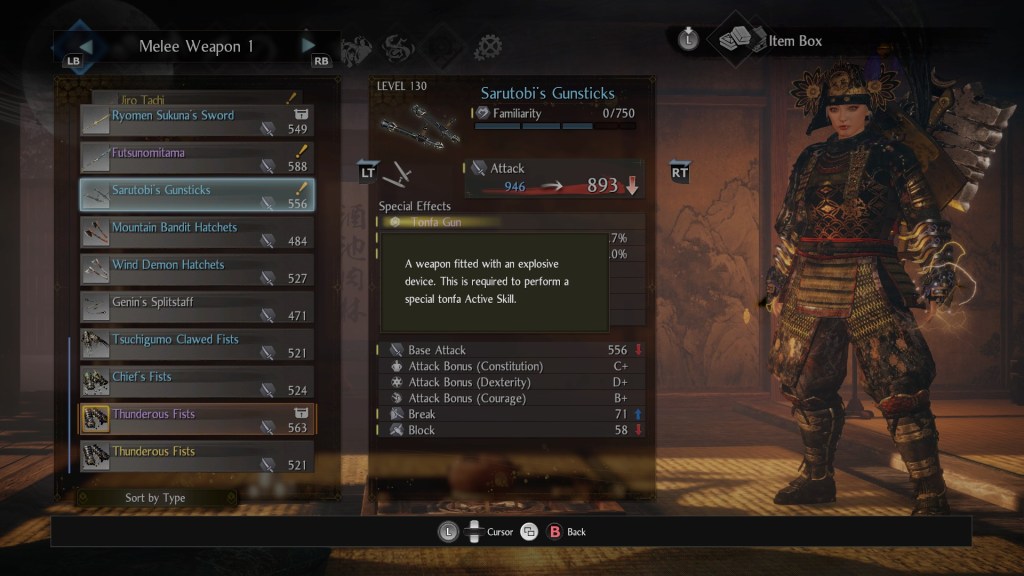The width and height of the screenshot is (1024, 576).
Task: Select the Tonfa Gun special effect
Action: (436, 222)
